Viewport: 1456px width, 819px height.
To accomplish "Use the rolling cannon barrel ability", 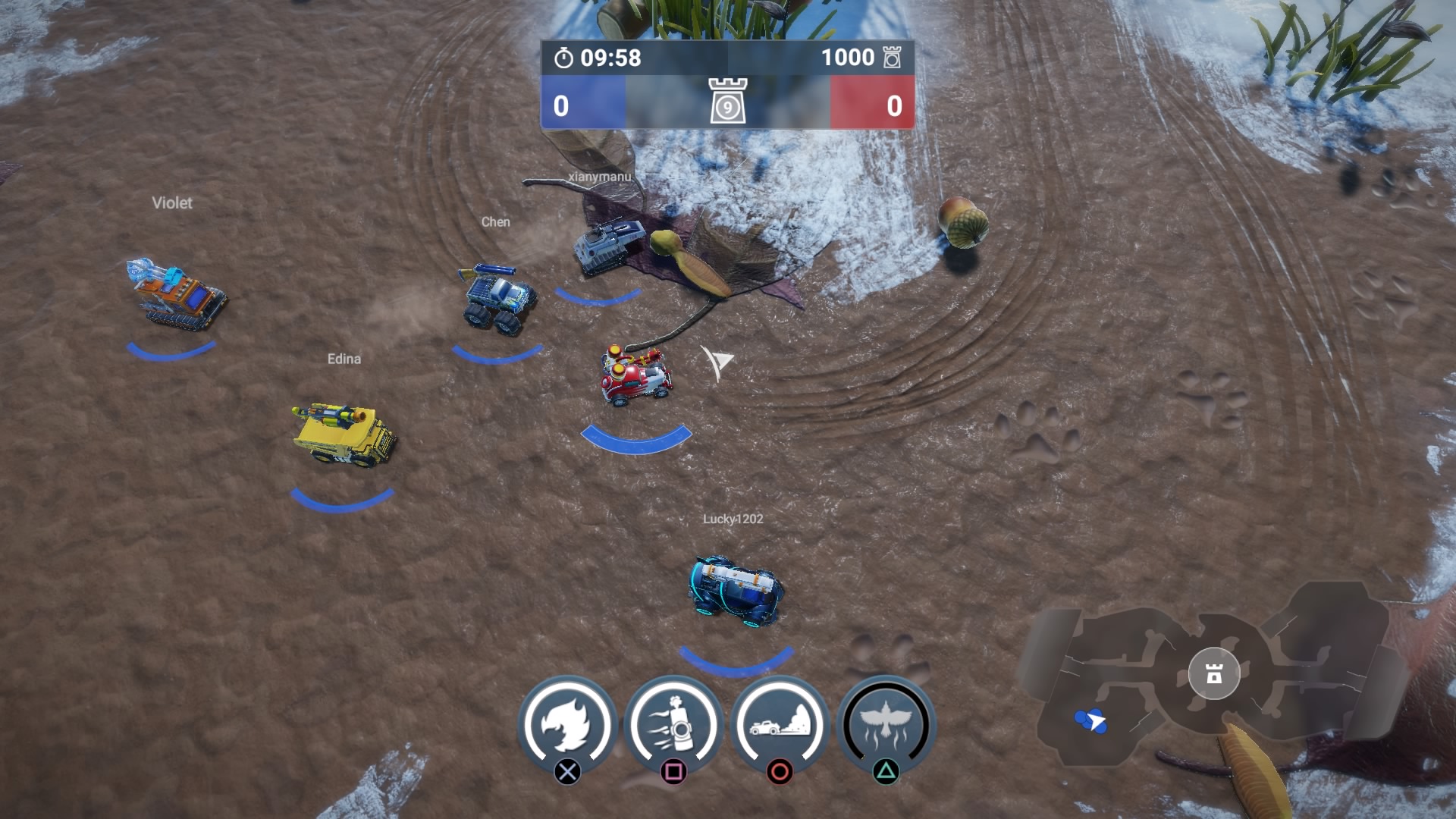I will click(673, 725).
